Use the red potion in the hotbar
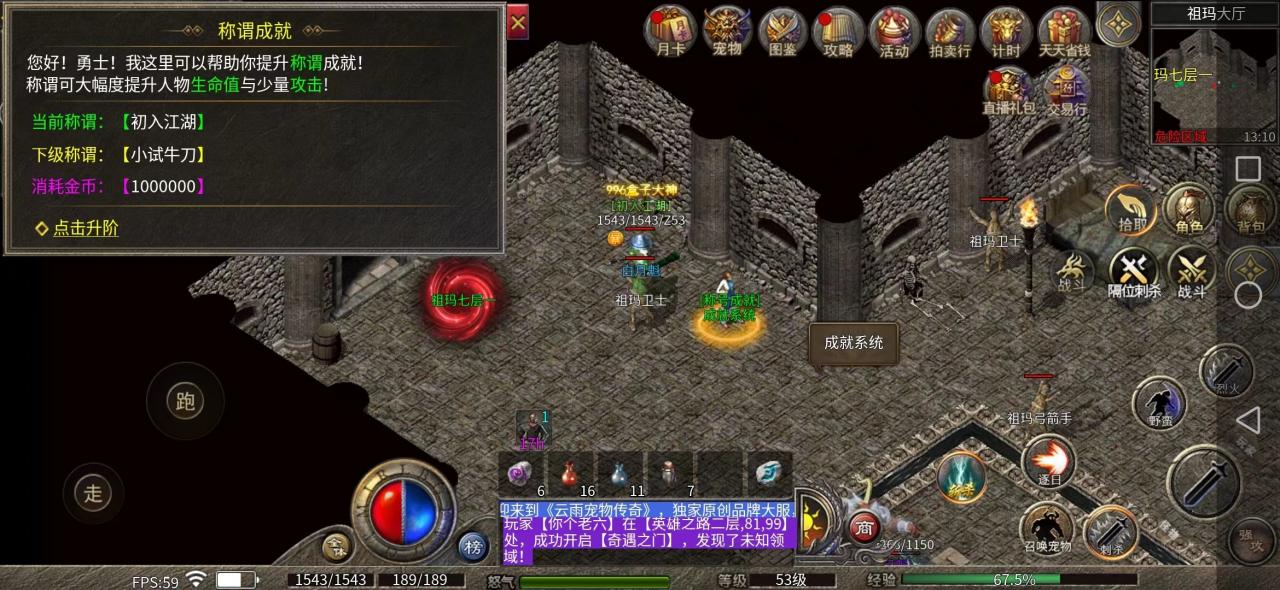 point(571,471)
